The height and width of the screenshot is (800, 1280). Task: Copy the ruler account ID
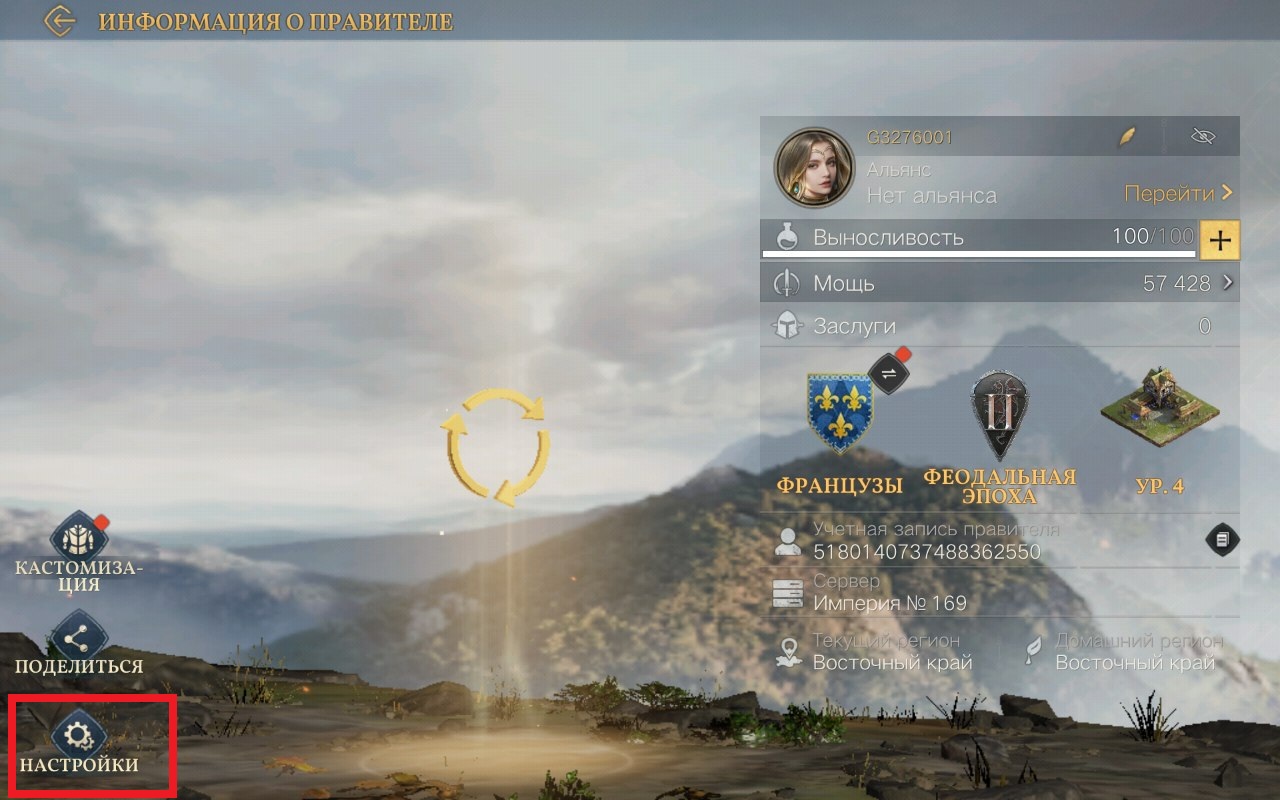click(1221, 540)
